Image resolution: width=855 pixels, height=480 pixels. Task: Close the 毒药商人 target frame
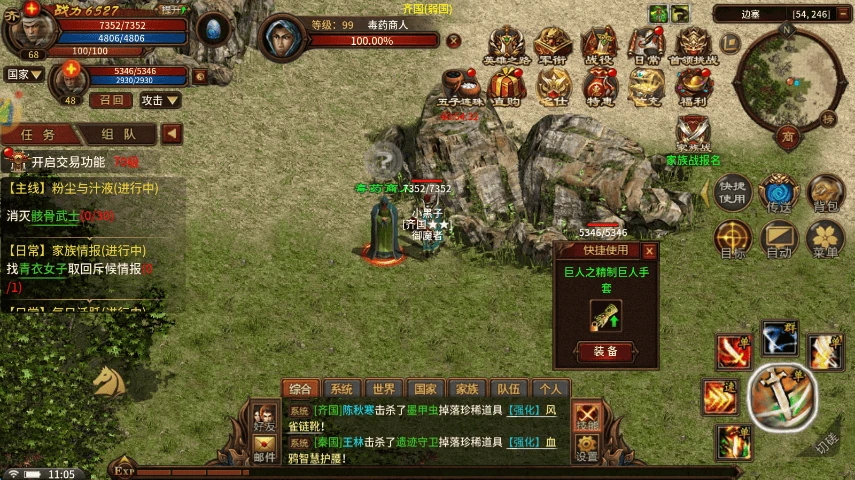453,41
